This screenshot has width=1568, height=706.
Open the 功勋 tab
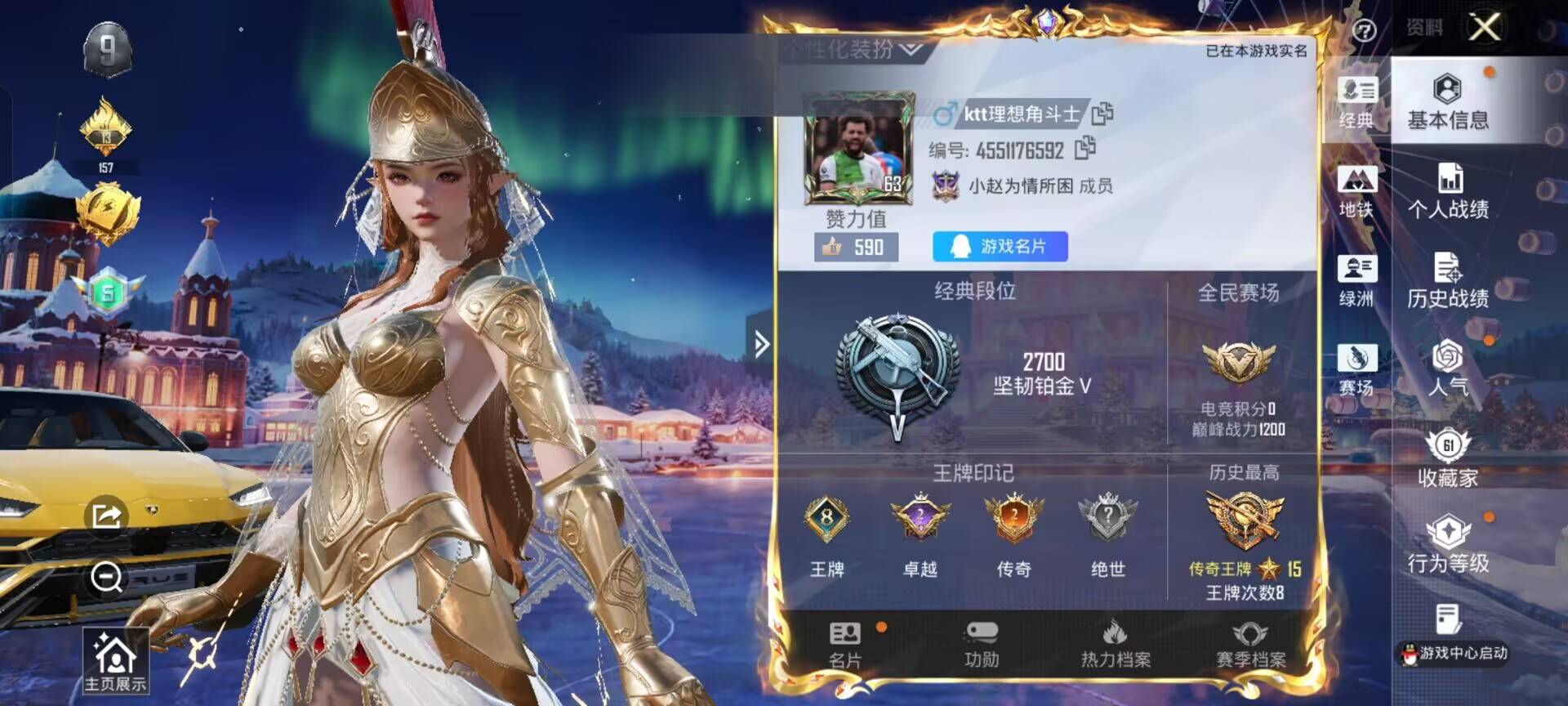pos(981,646)
